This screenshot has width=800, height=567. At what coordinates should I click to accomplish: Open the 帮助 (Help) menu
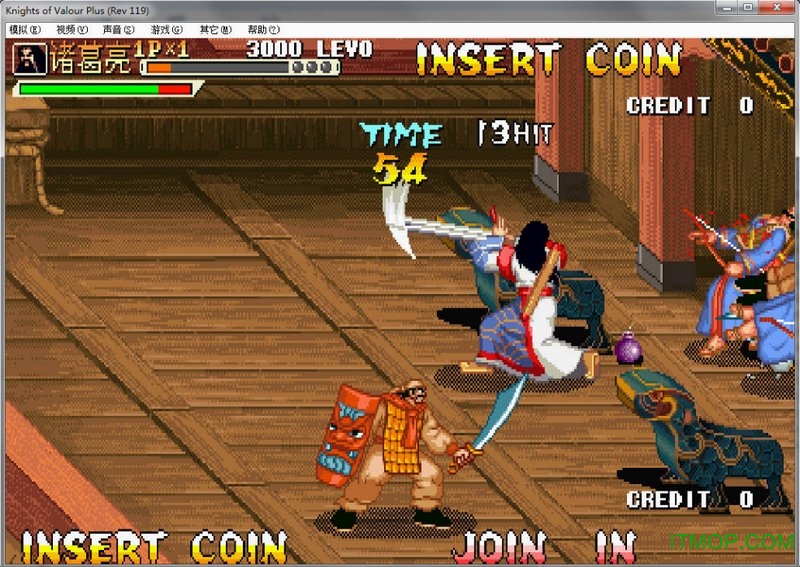coord(263,30)
